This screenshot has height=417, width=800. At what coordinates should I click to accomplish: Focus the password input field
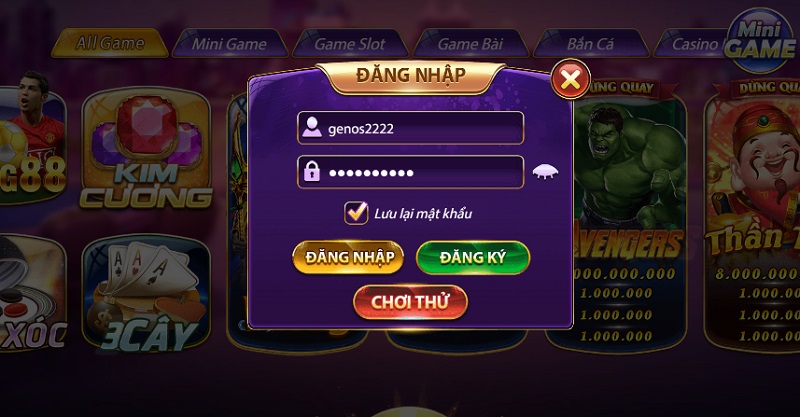click(x=411, y=172)
